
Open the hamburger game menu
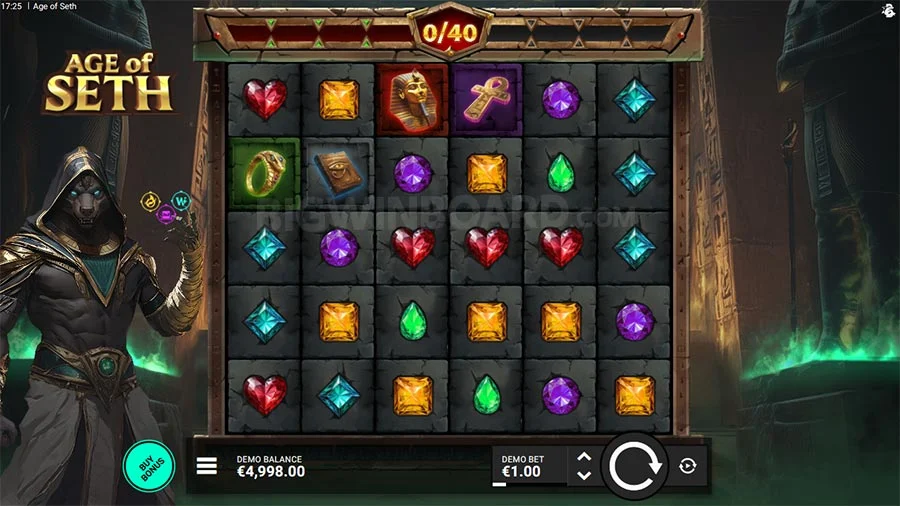point(207,466)
